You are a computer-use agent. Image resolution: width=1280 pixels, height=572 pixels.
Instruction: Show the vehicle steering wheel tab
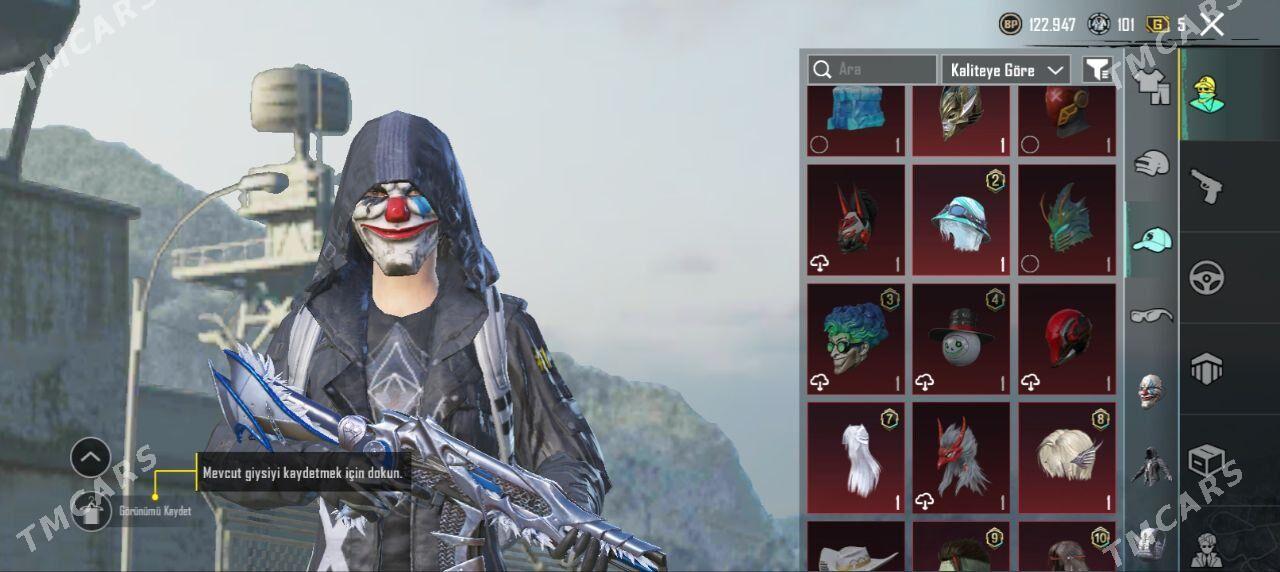click(1207, 277)
